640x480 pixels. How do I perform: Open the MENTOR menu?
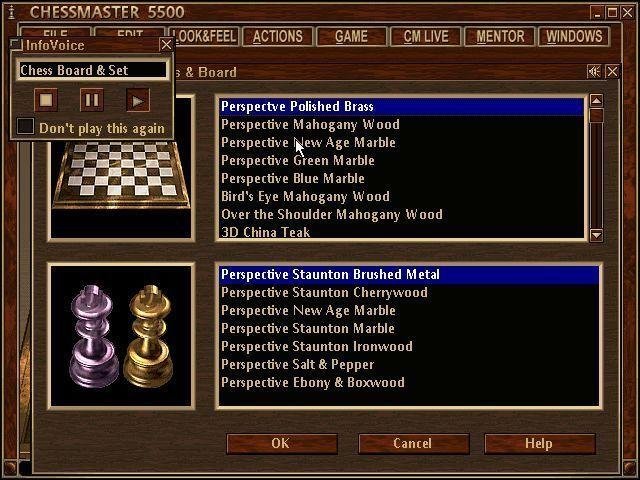(x=500, y=36)
